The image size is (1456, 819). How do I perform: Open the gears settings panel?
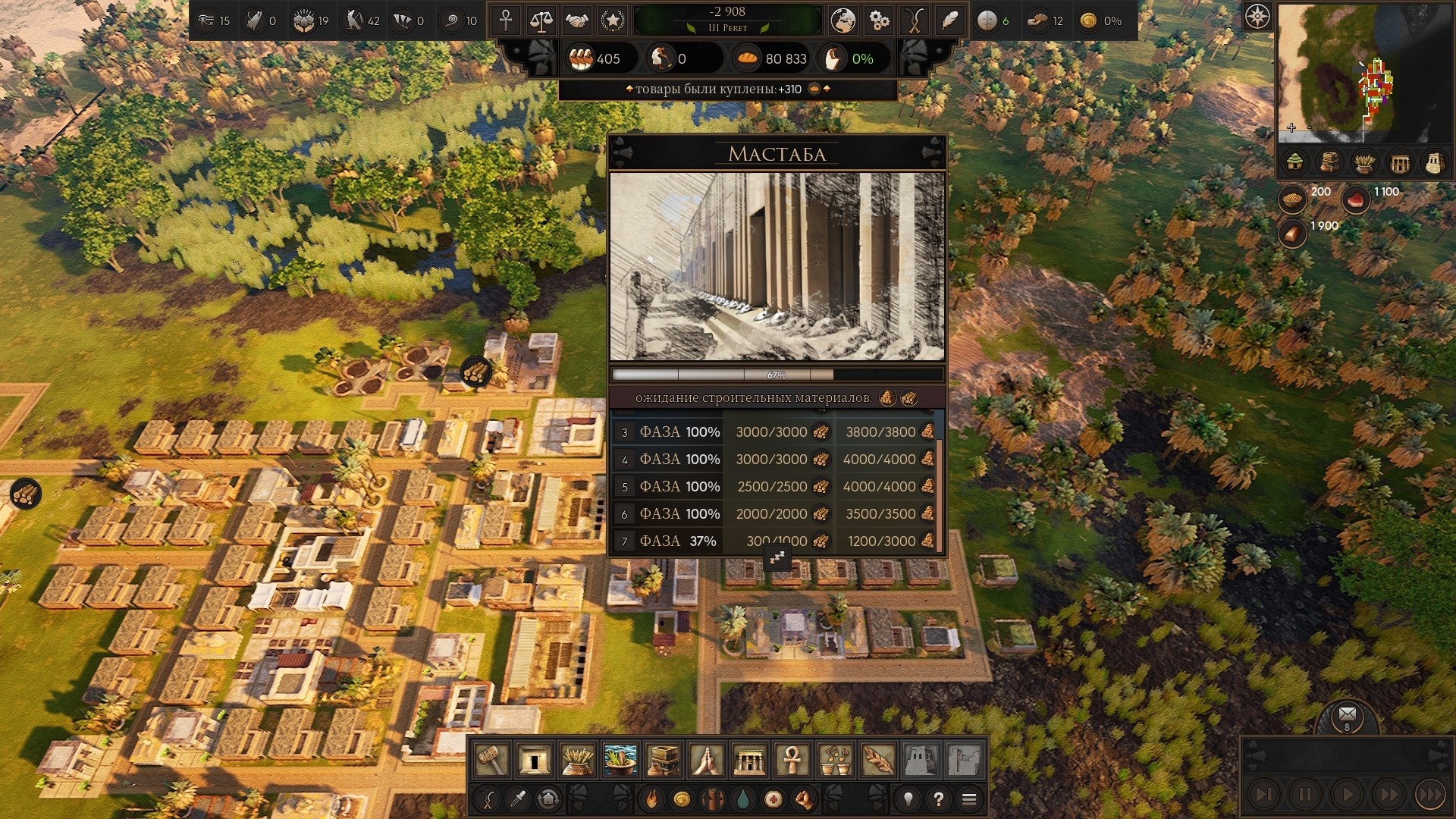879,20
